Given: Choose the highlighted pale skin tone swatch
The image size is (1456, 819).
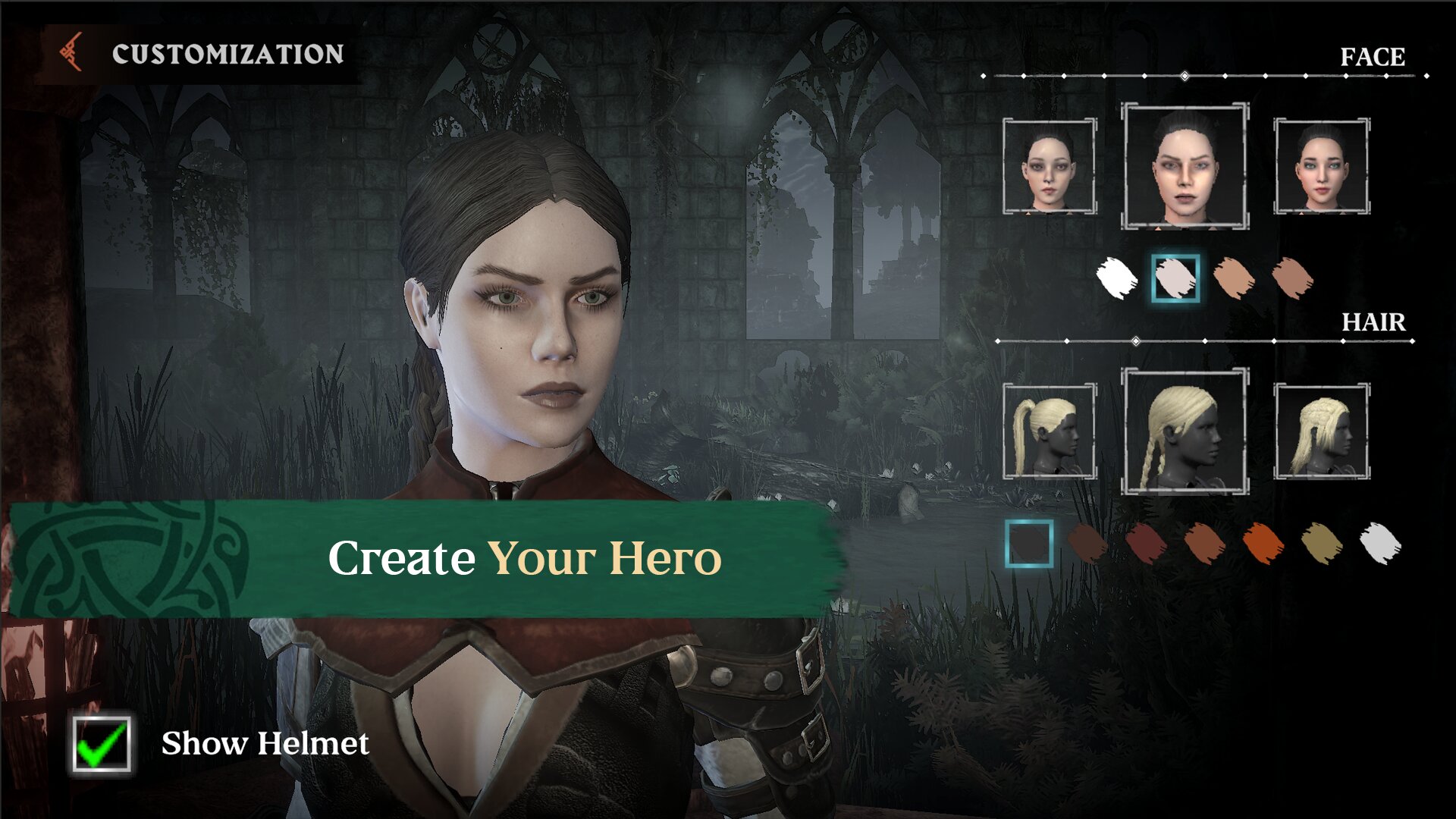Looking at the screenshot, I should pos(1175,278).
